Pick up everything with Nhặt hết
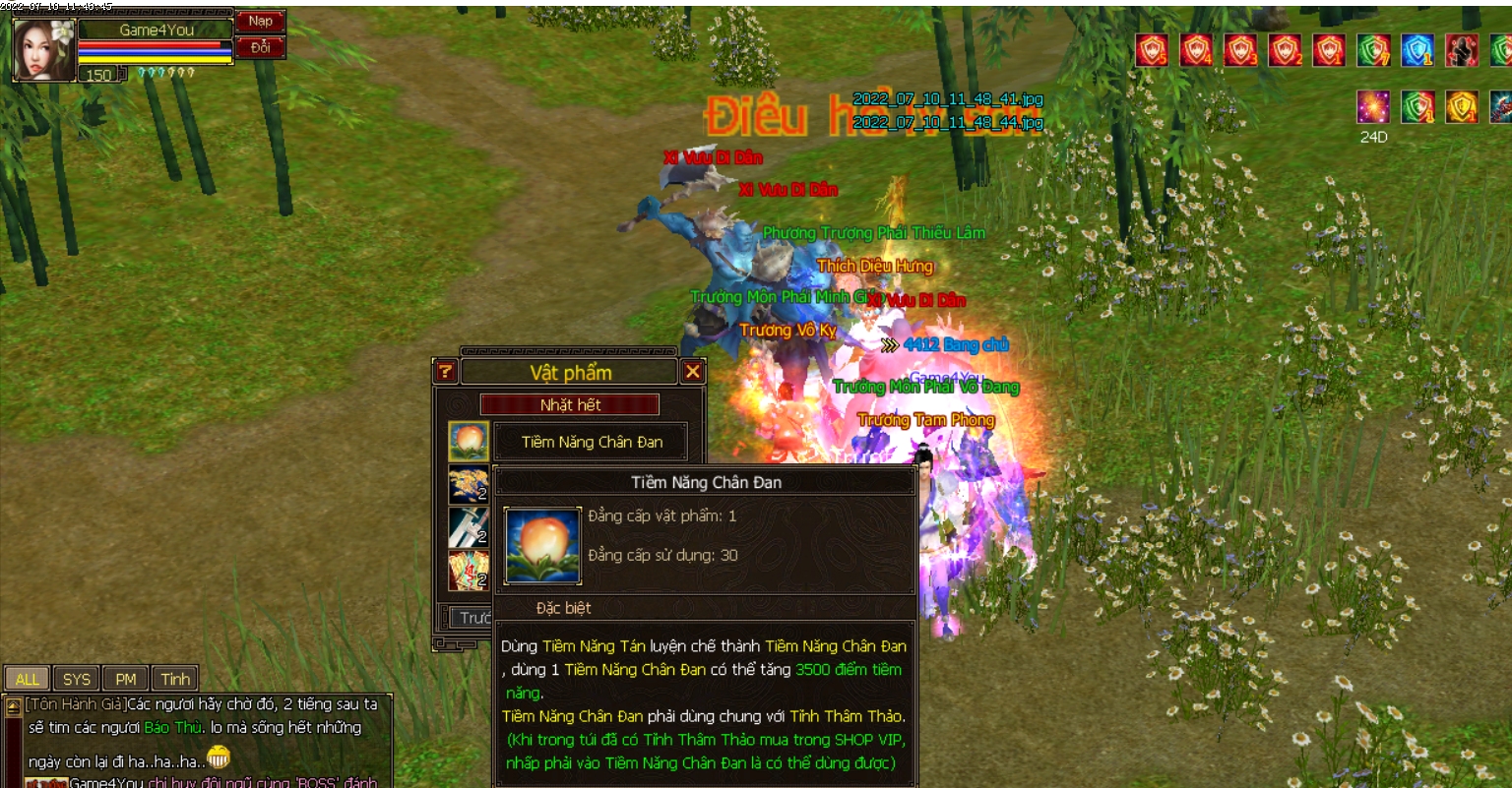Screen dimensions: 1512x788 click(x=570, y=404)
